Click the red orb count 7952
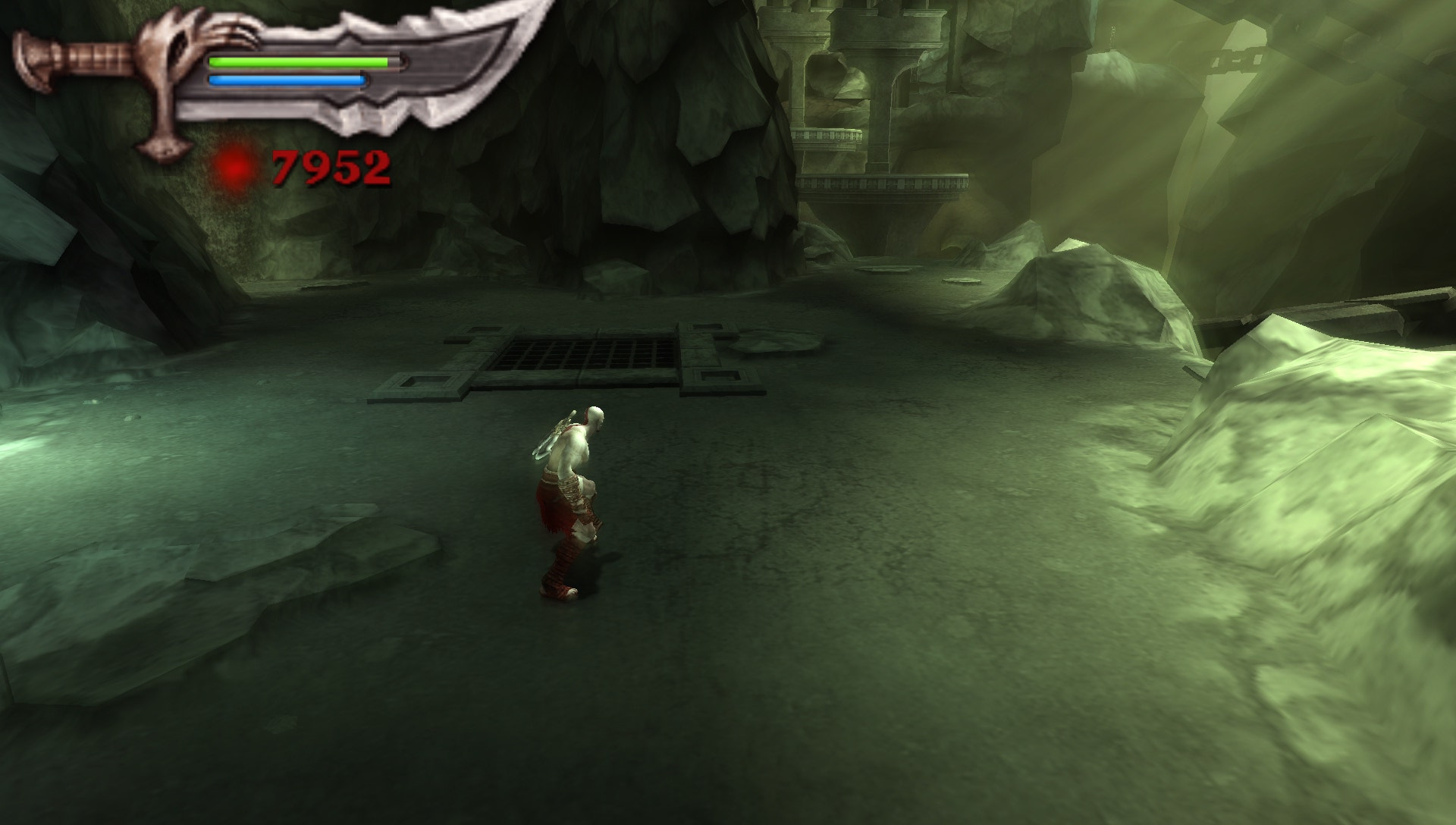Viewport: 1456px width, 825px height. tap(331, 165)
